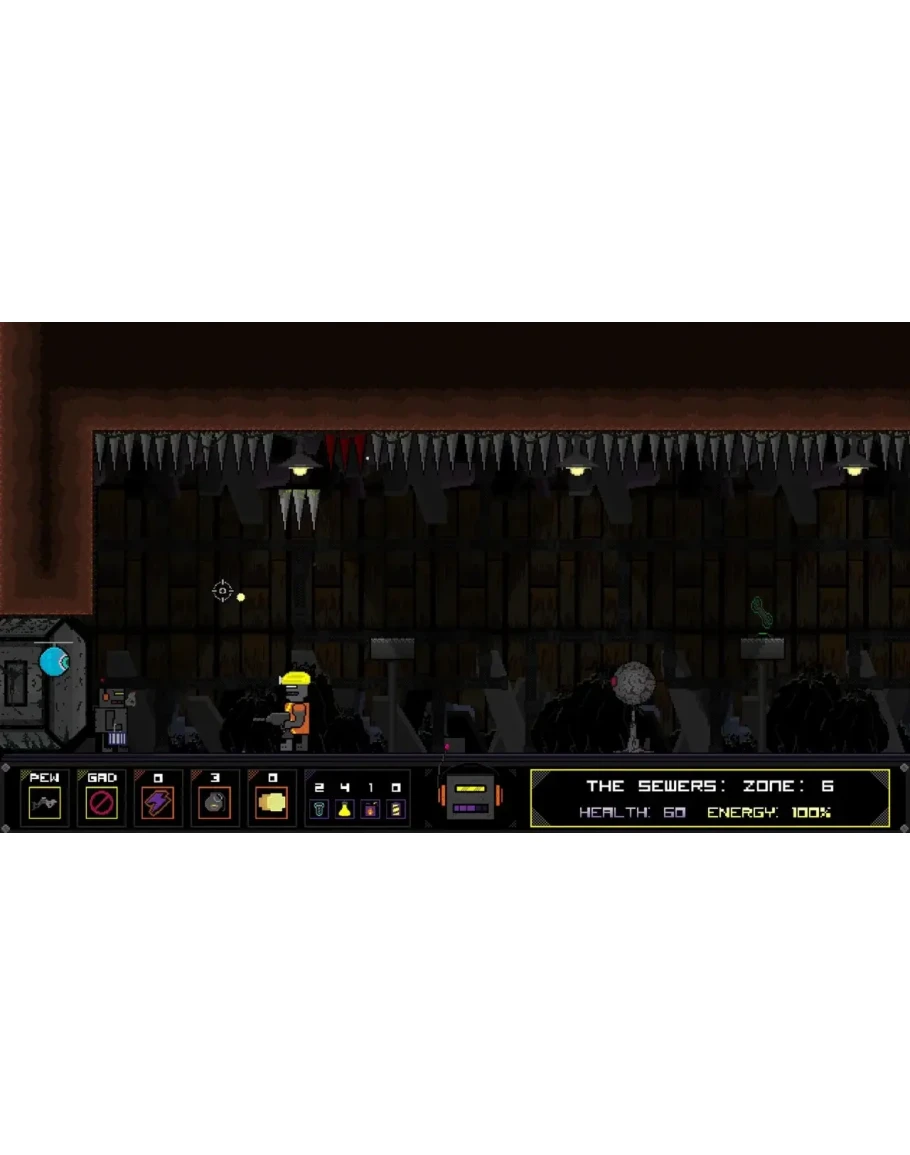
Task: Select the yellow fist punch slot
Action: pyautogui.click(x=272, y=802)
